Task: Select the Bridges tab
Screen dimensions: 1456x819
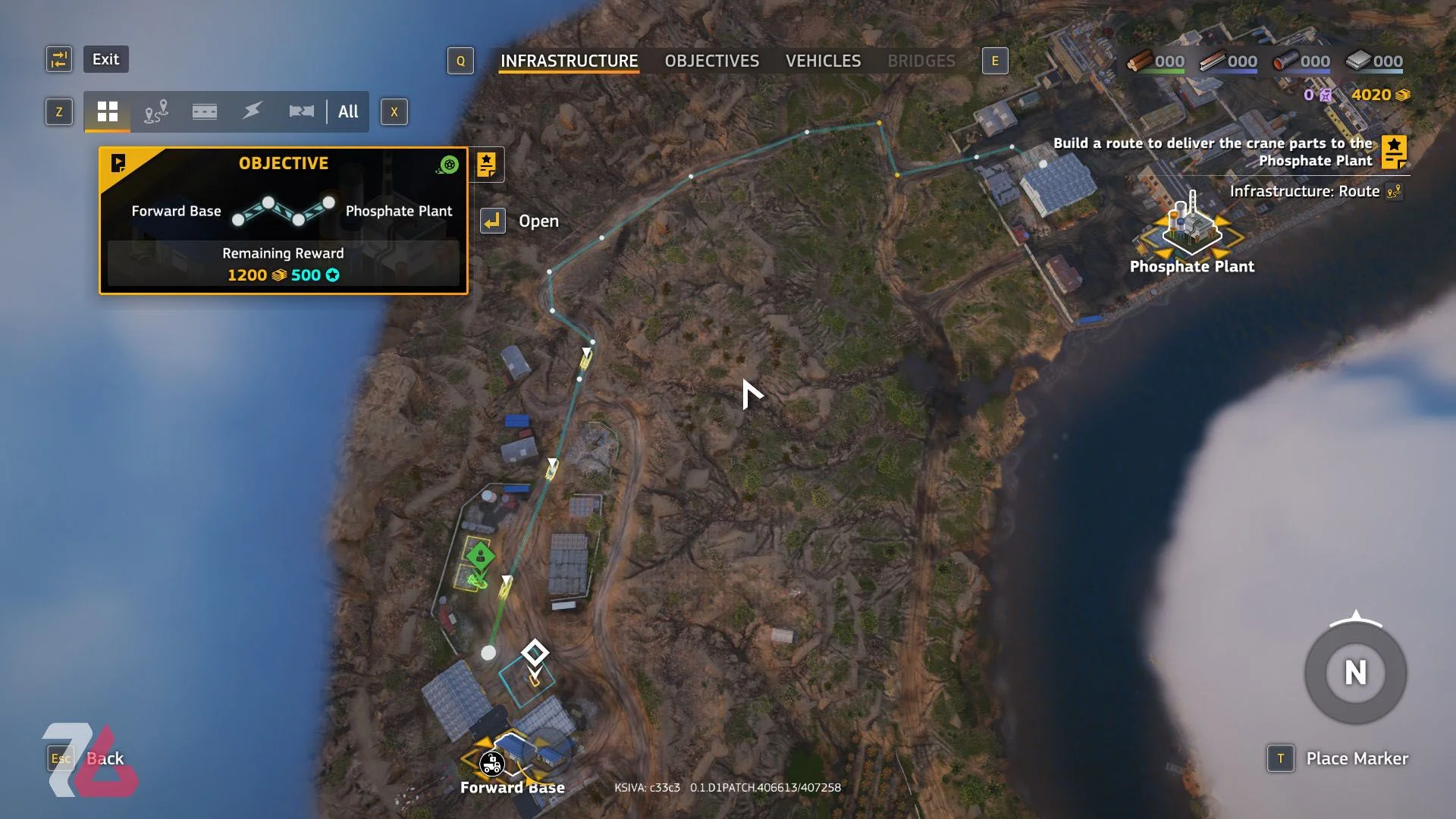Action: tap(921, 61)
